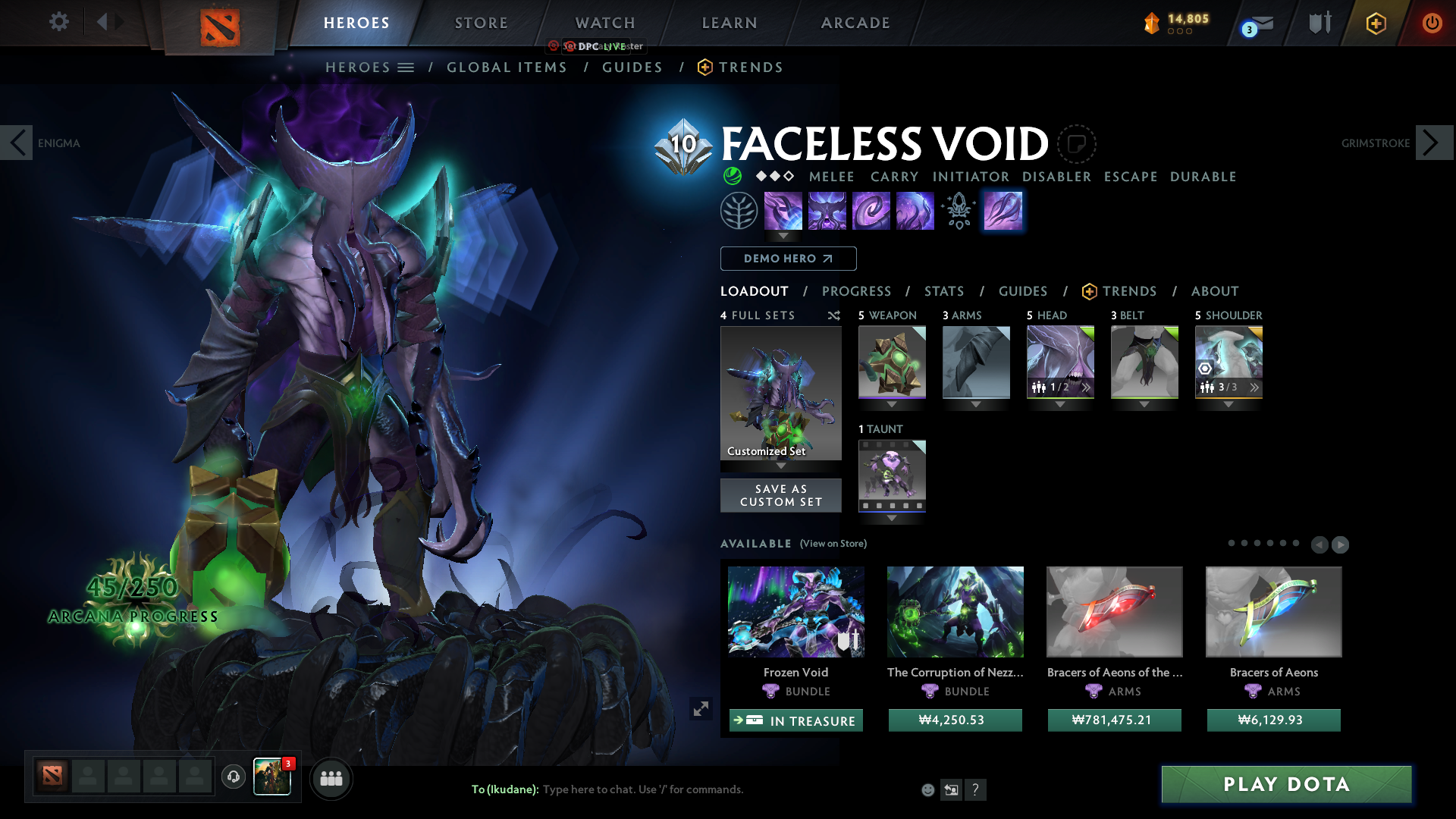Click the Arcana Progress bar
1456x819 pixels.
point(132,616)
